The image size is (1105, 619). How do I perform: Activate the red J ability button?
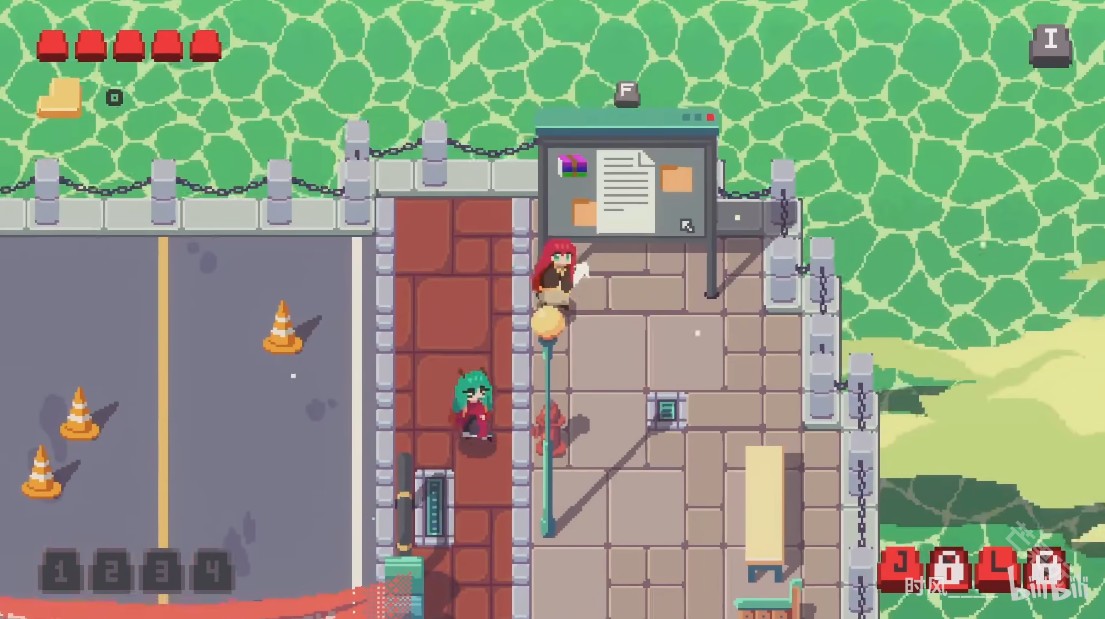900,568
